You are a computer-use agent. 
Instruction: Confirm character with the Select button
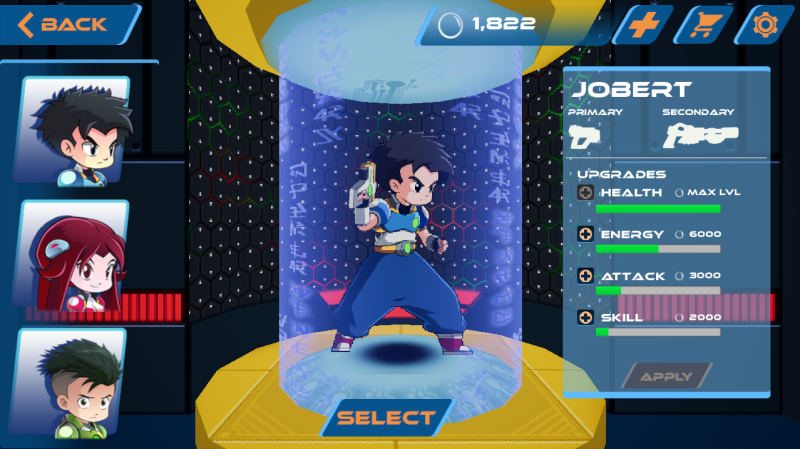click(x=386, y=418)
